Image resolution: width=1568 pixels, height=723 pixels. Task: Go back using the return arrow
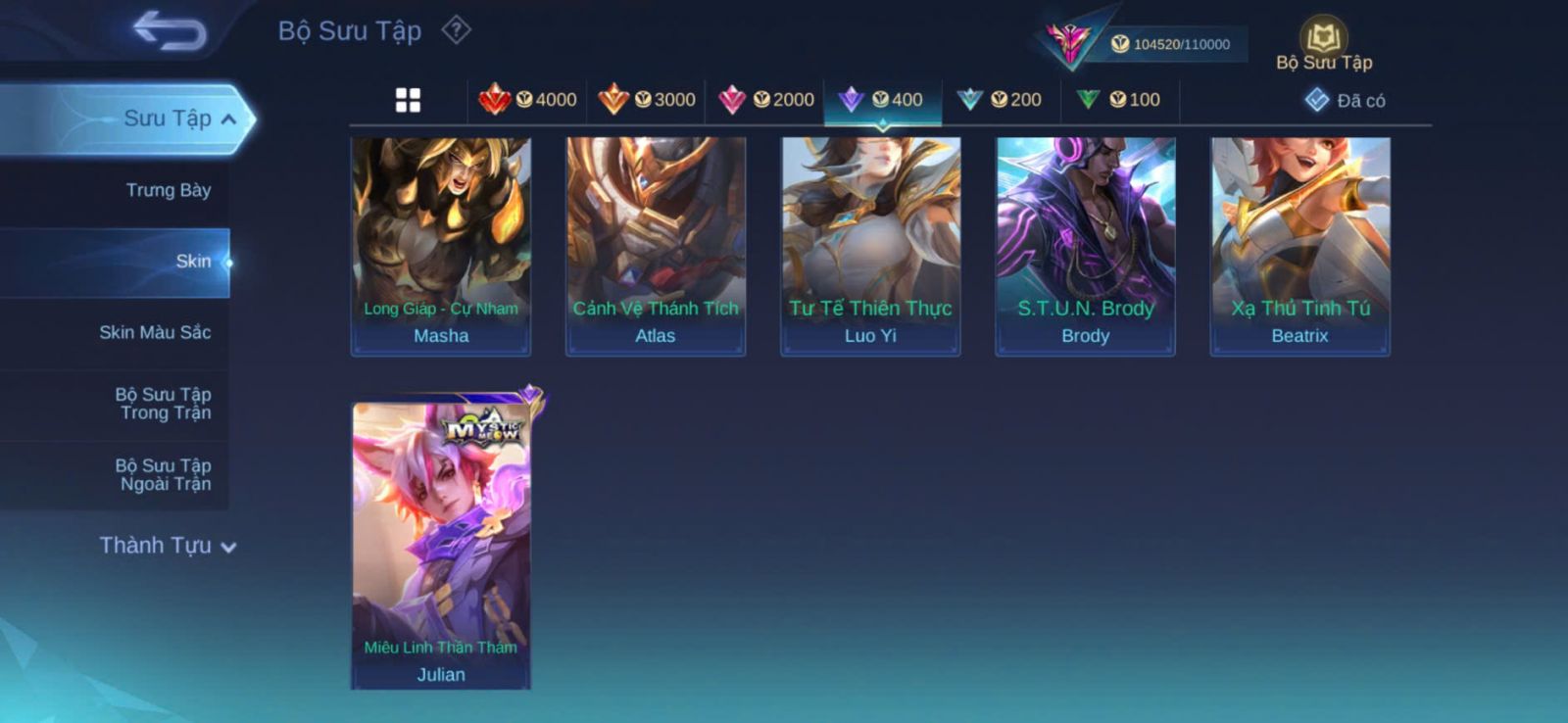[x=170, y=30]
